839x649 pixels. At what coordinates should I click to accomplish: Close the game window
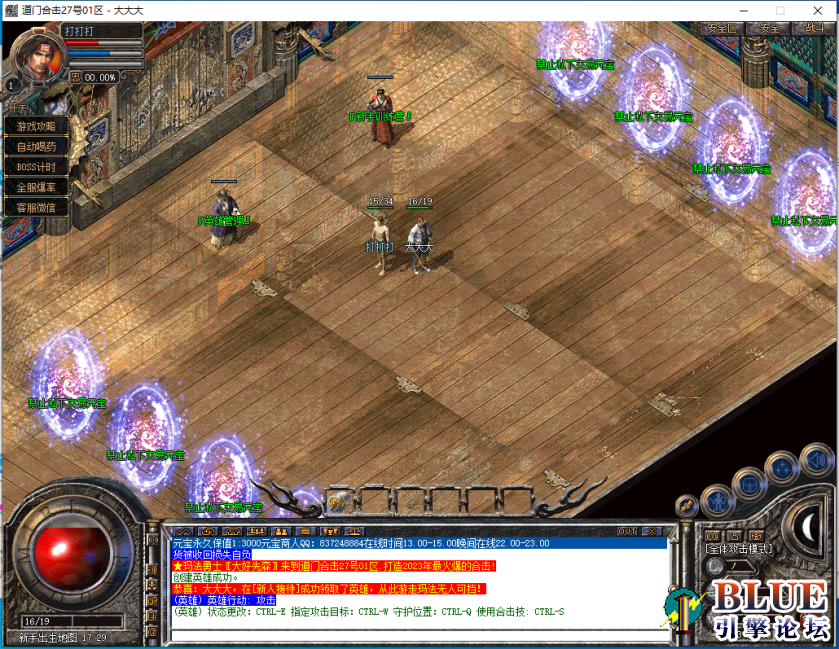click(x=816, y=10)
